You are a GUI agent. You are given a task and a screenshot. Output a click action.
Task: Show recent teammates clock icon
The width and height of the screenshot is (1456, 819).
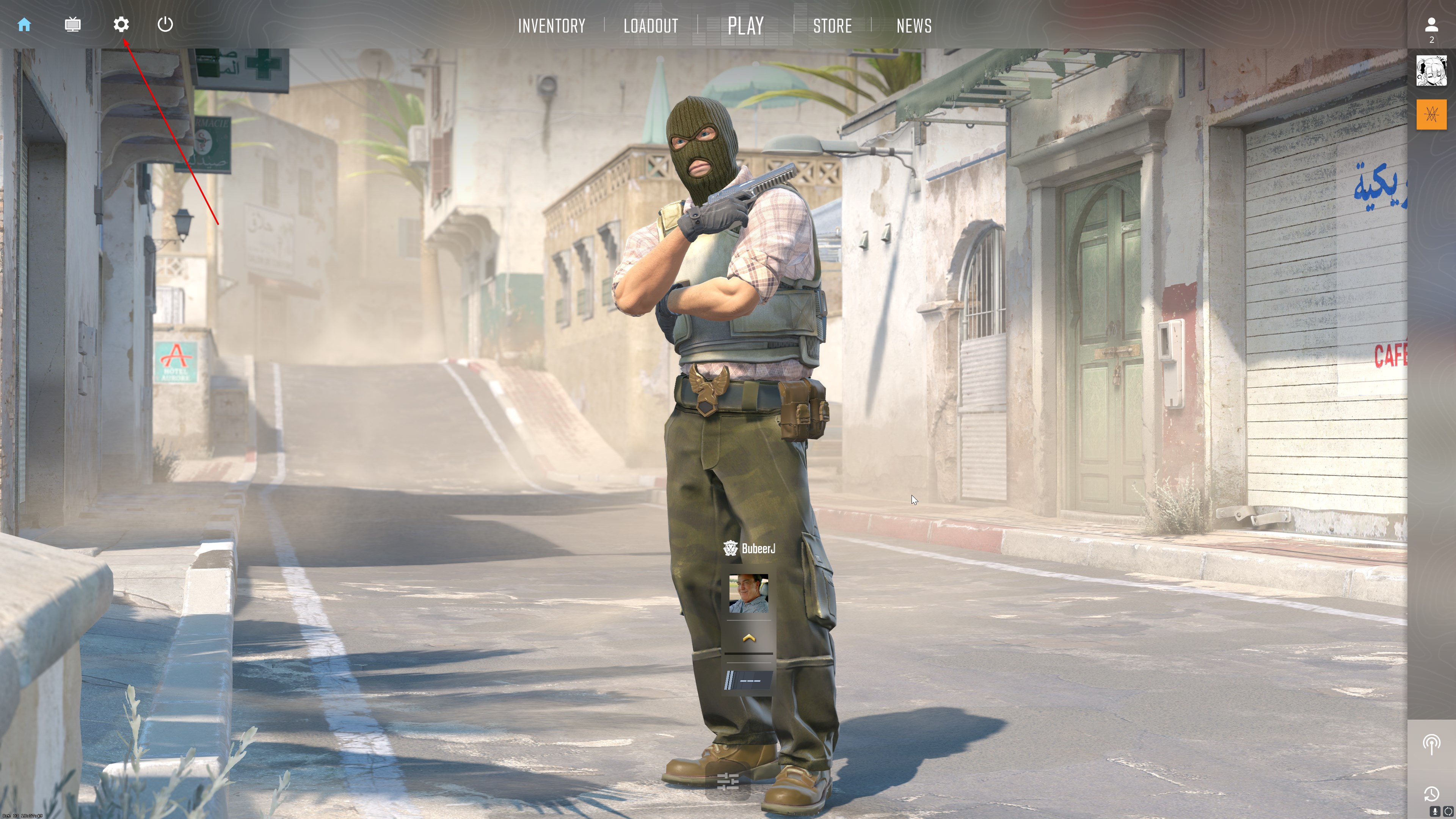click(x=1431, y=794)
